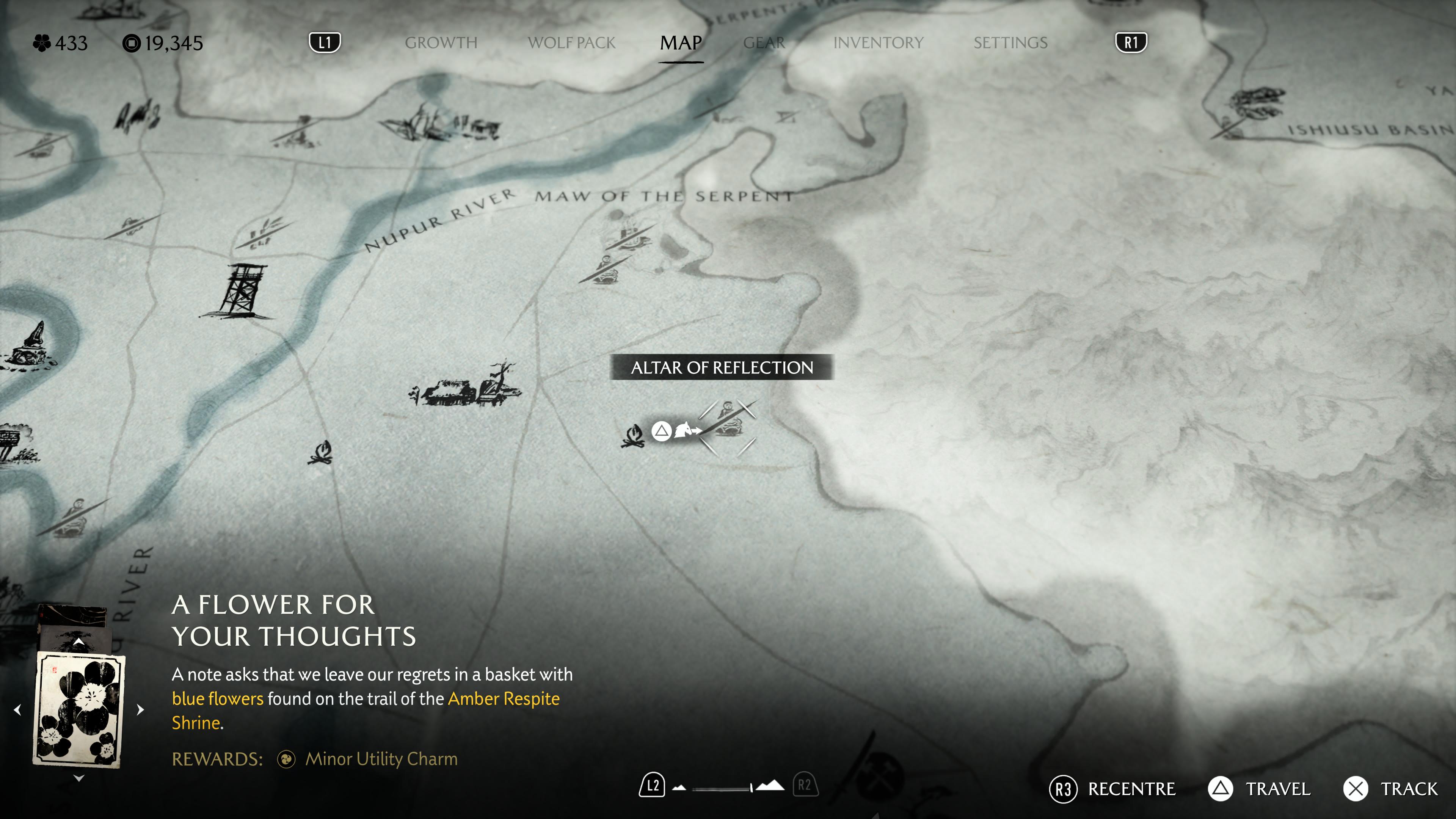Track the selected location
Image resolution: width=1456 pixels, height=819 pixels.
point(1390,789)
